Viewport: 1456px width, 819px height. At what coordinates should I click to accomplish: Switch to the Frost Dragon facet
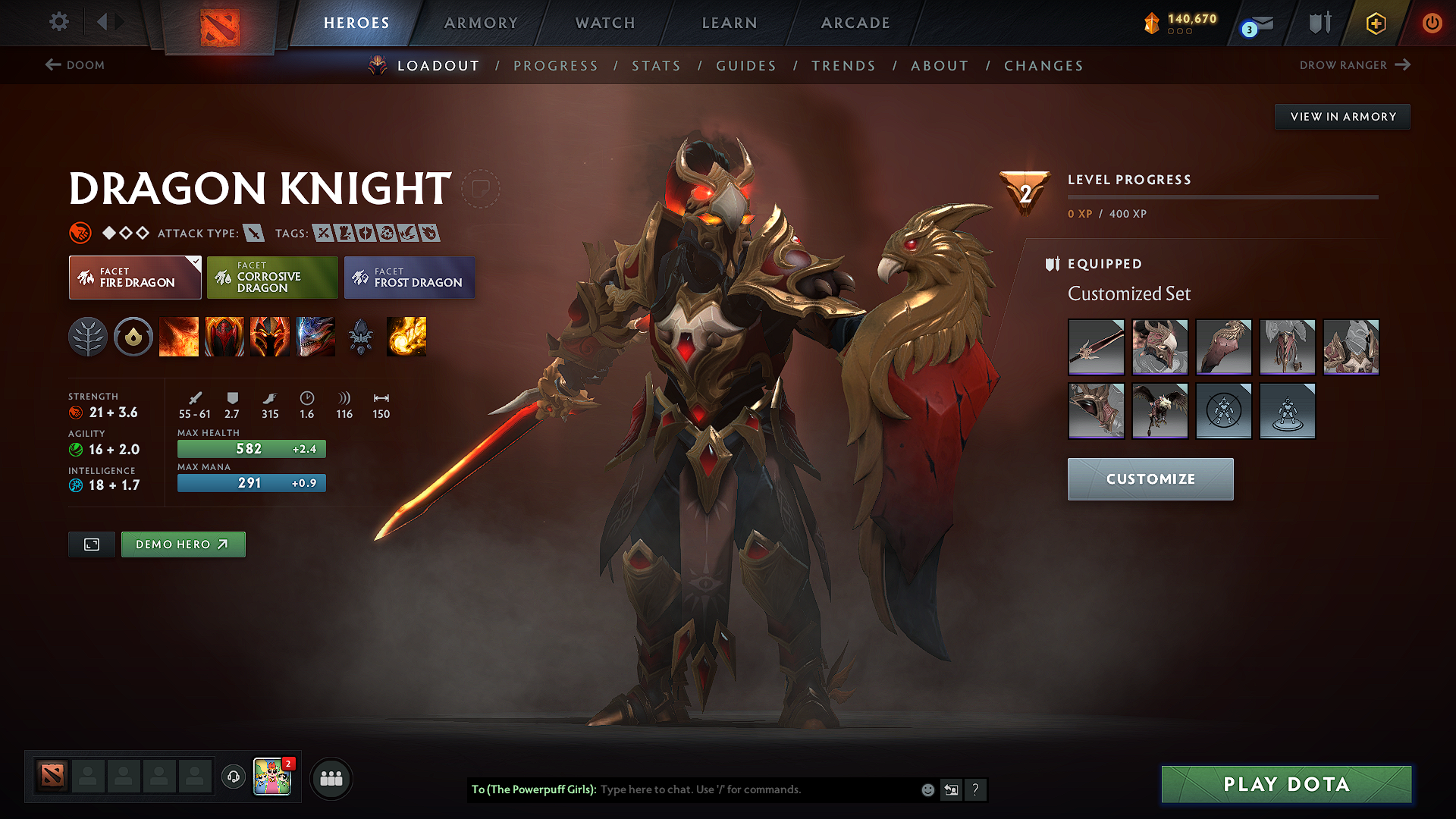(x=409, y=278)
